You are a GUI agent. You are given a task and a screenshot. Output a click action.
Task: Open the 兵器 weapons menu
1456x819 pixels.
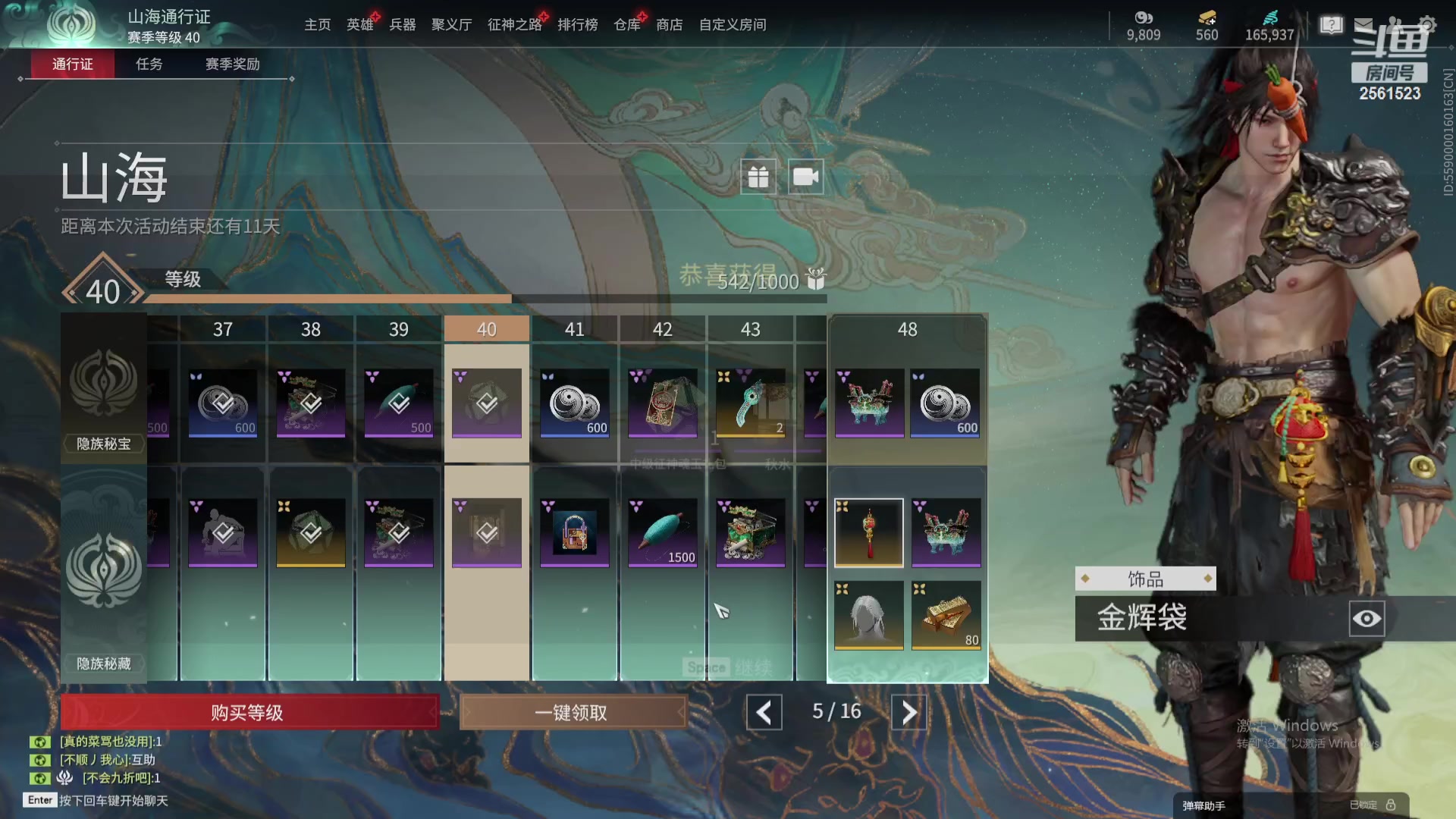point(402,25)
